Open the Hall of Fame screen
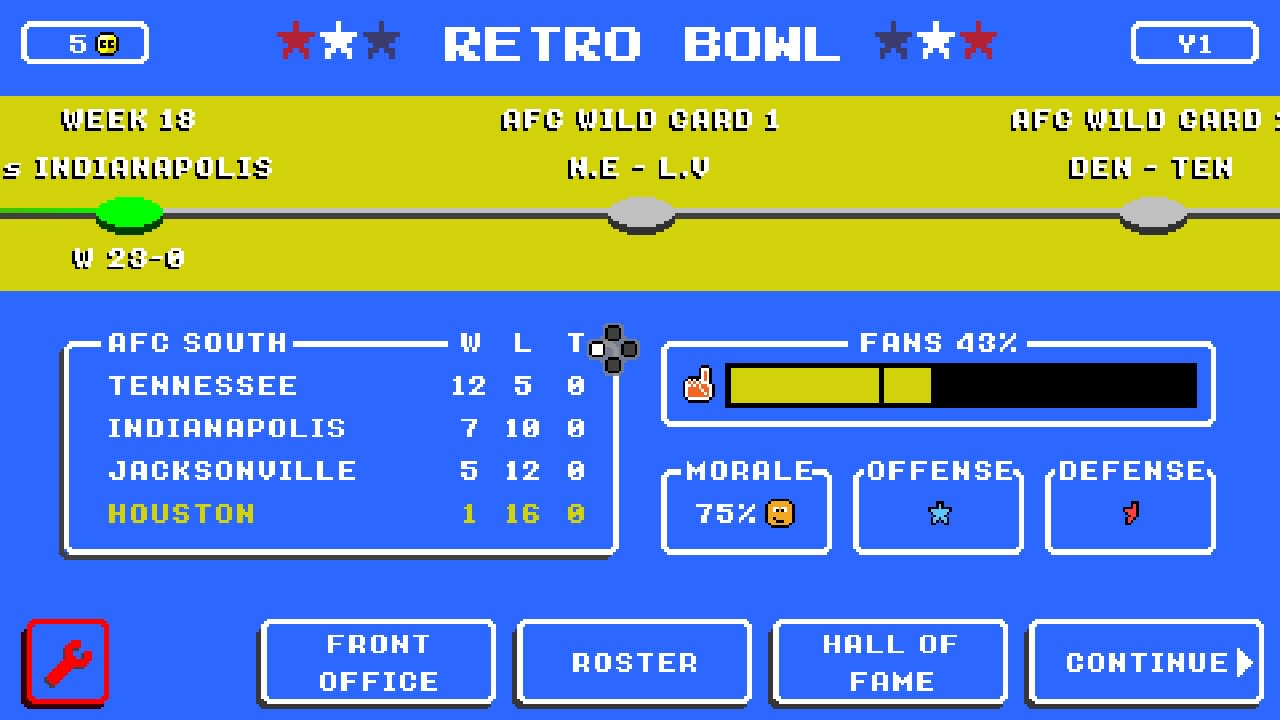This screenshot has height=720, width=1280. [889, 662]
